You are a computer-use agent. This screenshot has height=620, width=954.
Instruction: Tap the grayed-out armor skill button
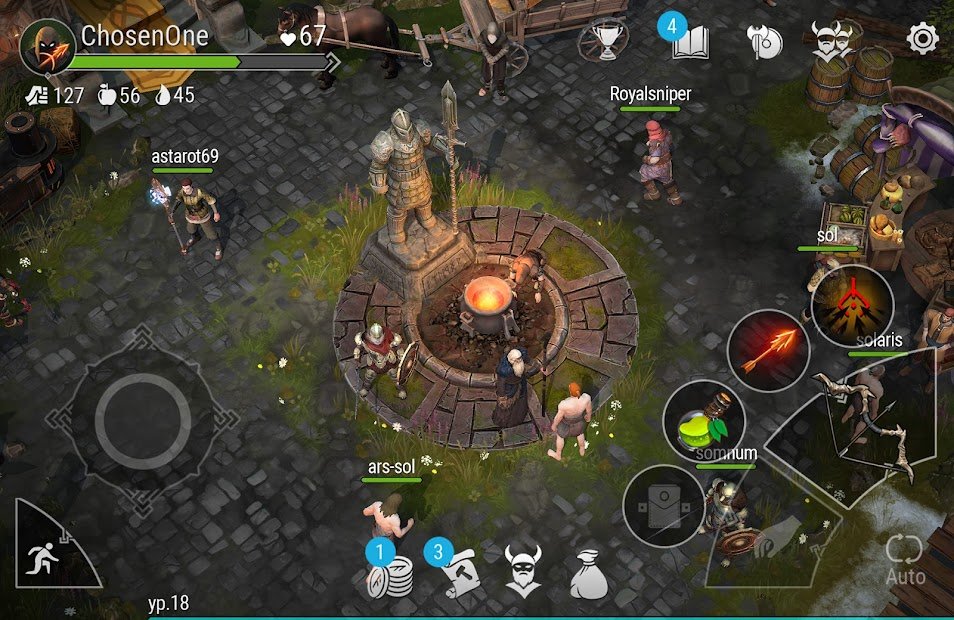(x=663, y=505)
